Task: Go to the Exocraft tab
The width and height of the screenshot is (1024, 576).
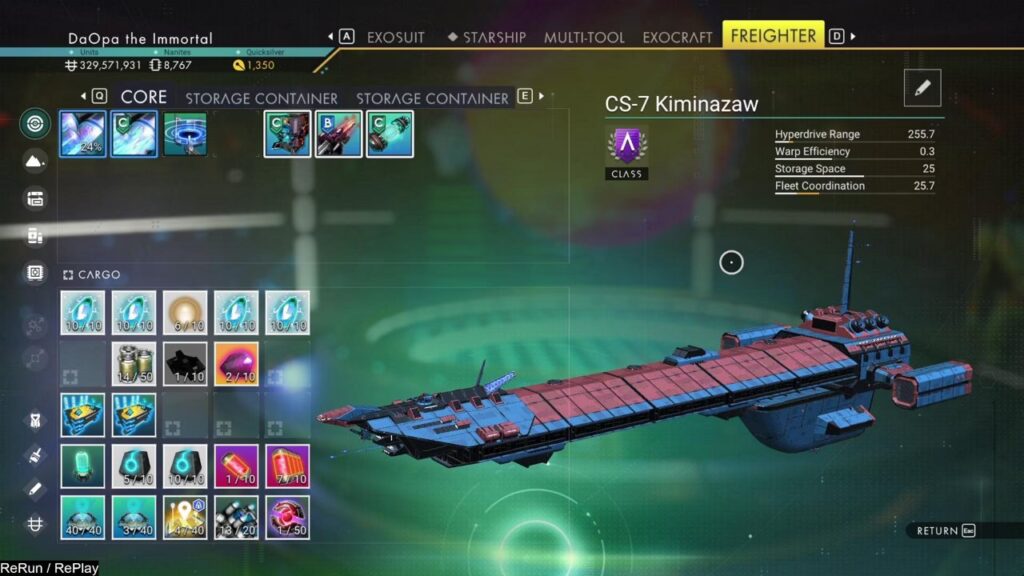Action: [x=677, y=37]
